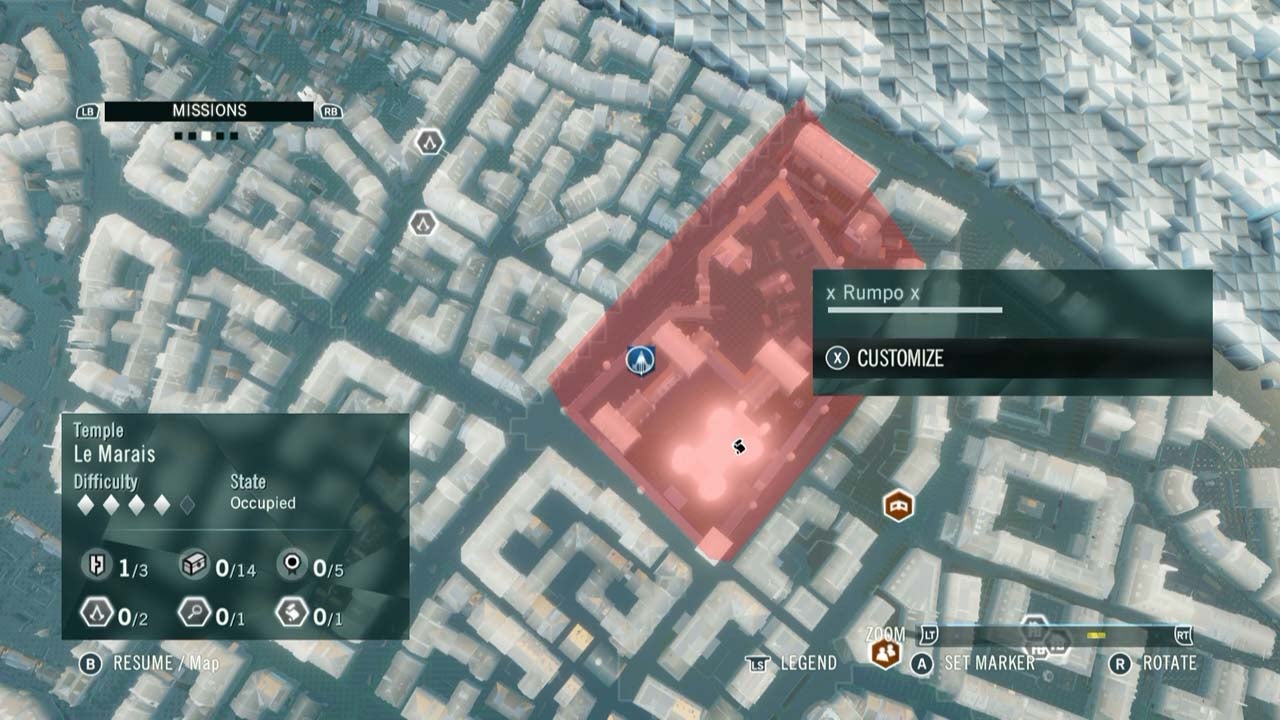Viewport: 1280px width, 720px height.
Task: Click the third page dot under Missions
Action: [x=206, y=135]
